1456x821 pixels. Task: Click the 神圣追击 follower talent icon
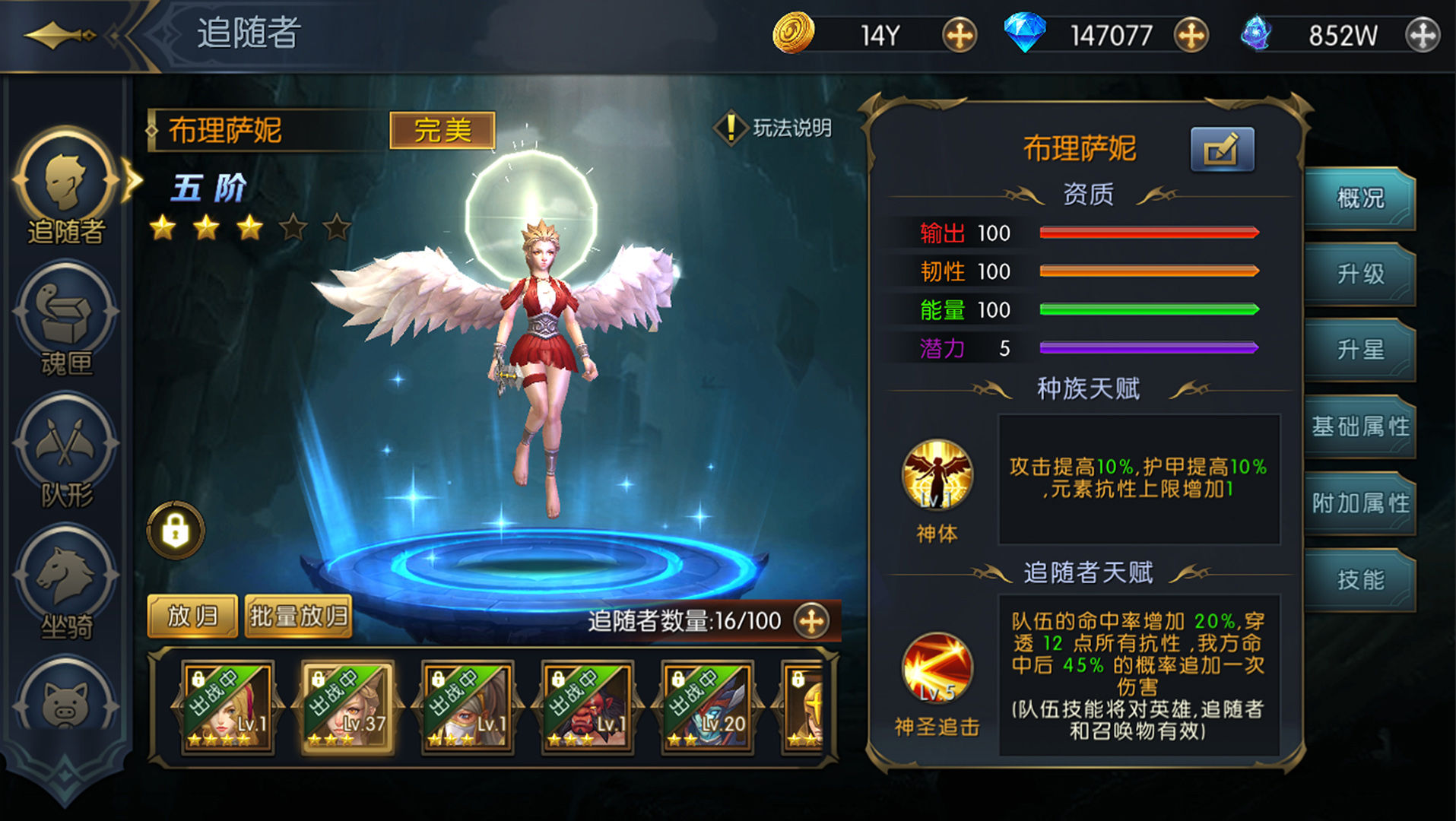tap(937, 669)
